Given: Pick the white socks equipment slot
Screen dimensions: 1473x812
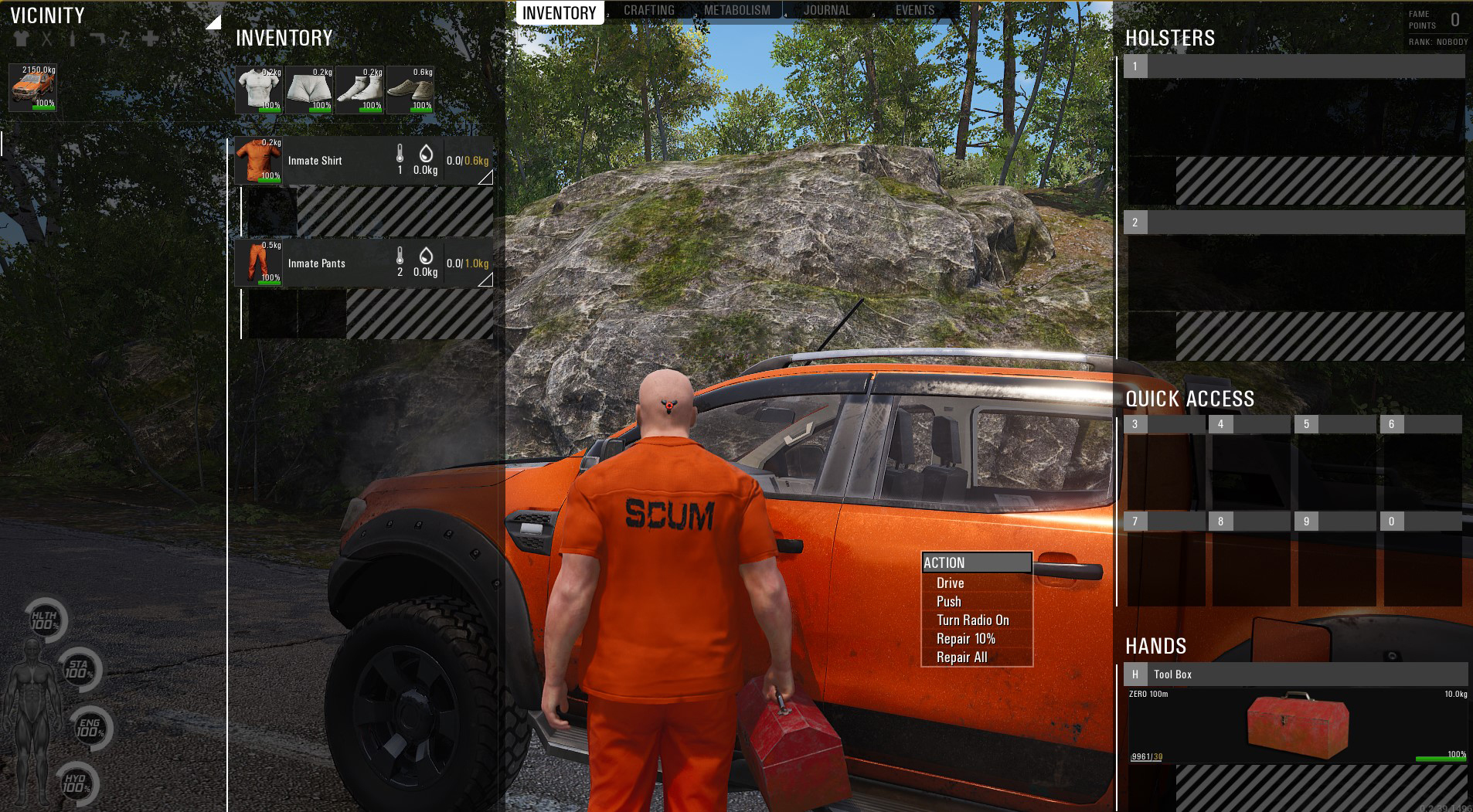Looking at the screenshot, I should [360, 90].
